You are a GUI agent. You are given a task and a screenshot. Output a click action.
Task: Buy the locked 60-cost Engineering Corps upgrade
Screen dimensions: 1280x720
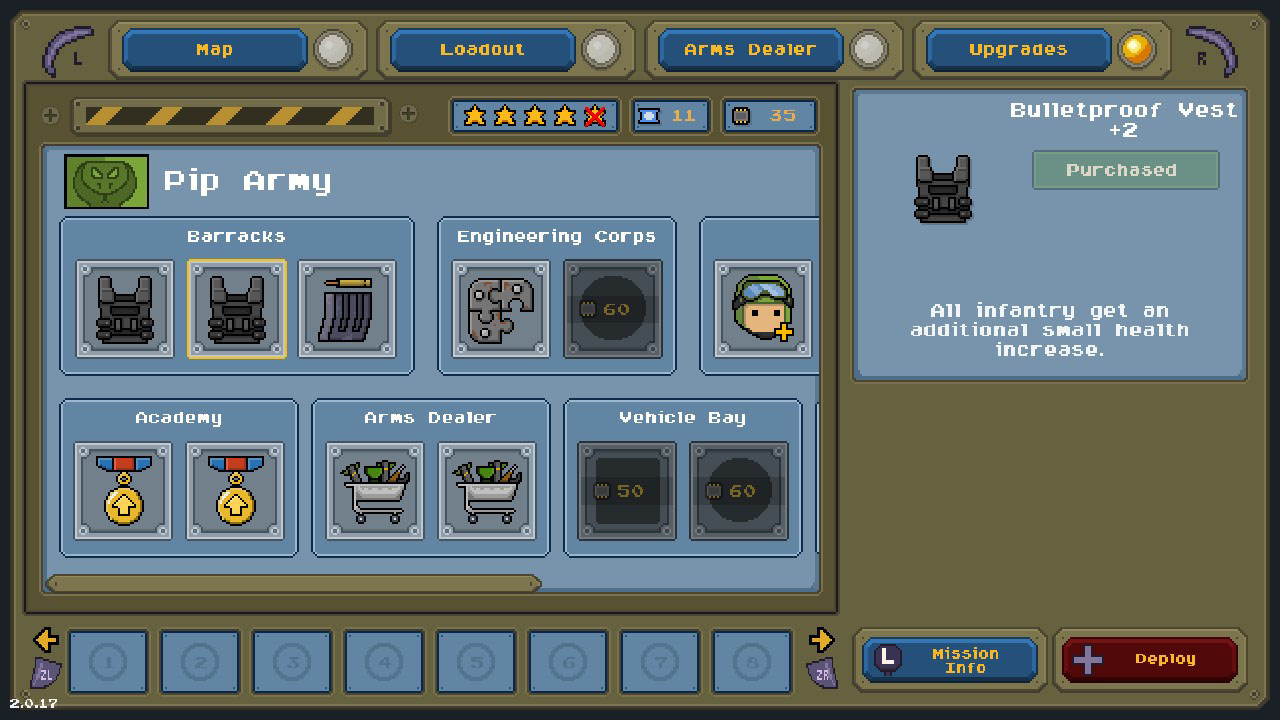(x=612, y=309)
